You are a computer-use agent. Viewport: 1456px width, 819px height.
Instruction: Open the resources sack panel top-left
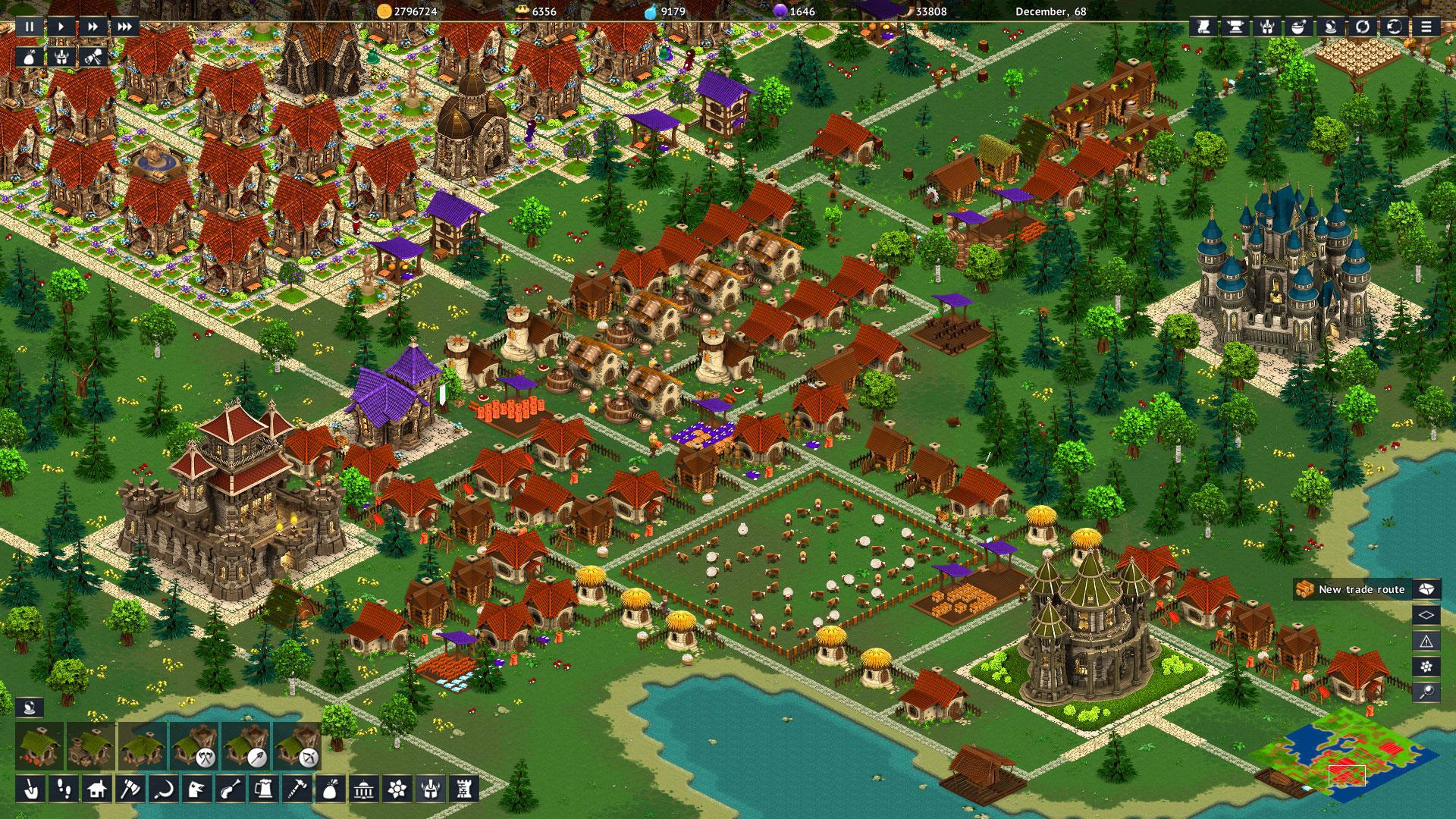tap(29, 57)
